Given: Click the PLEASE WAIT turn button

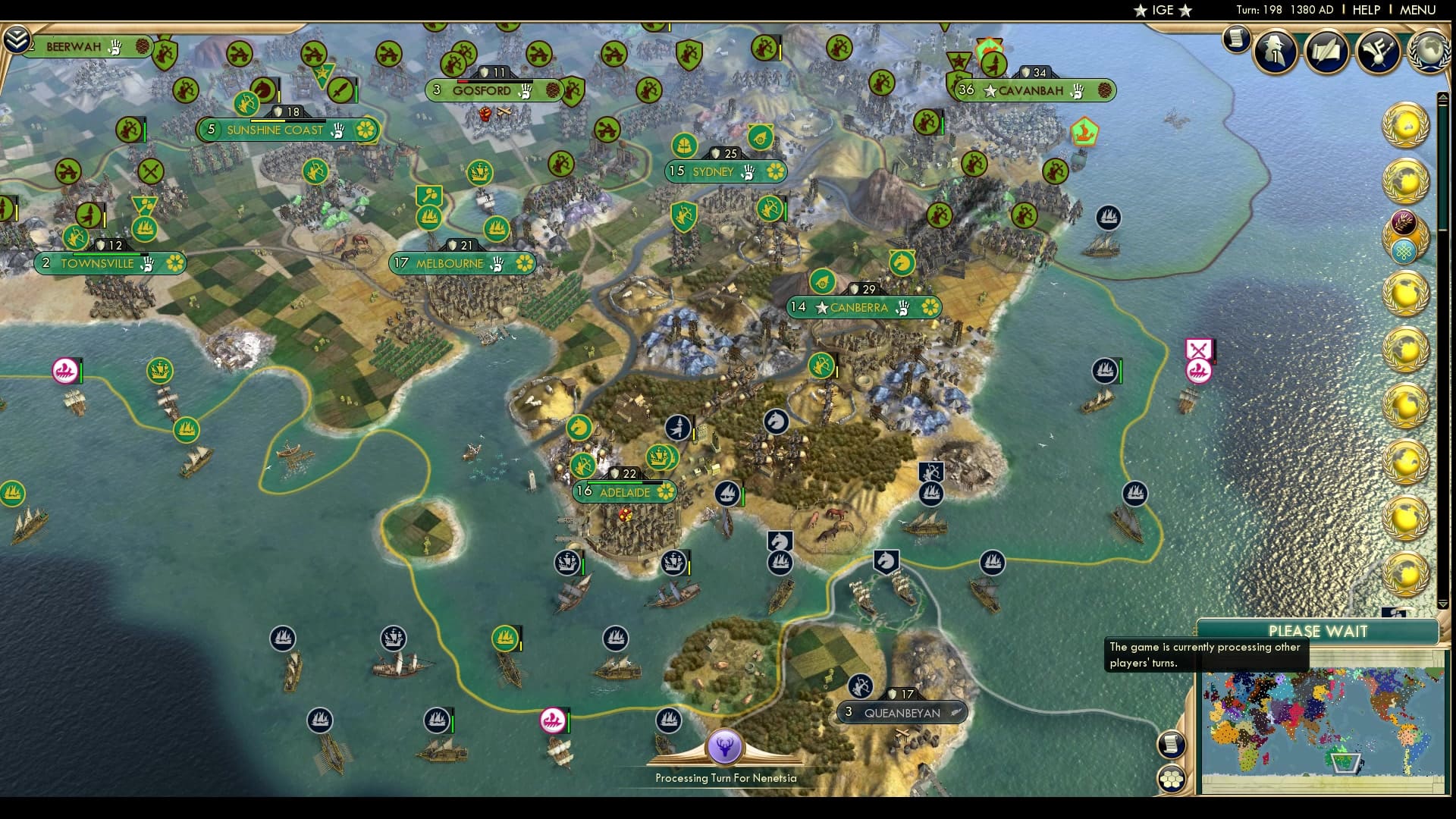Looking at the screenshot, I should (x=1317, y=631).
